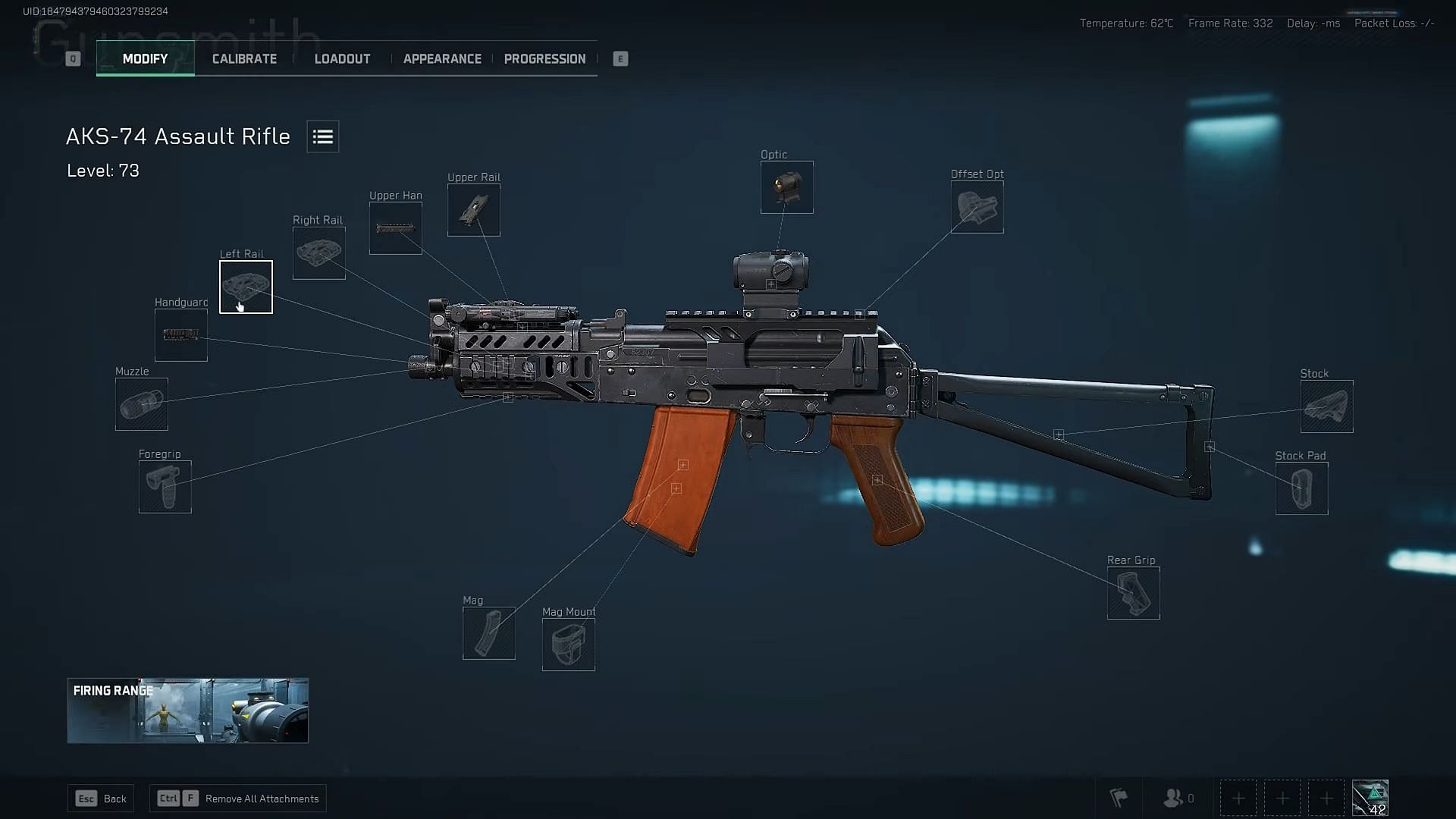Open the weapon details list icon
The height and width of the screenshot is (819, 1456).
[x=322, y=136]
